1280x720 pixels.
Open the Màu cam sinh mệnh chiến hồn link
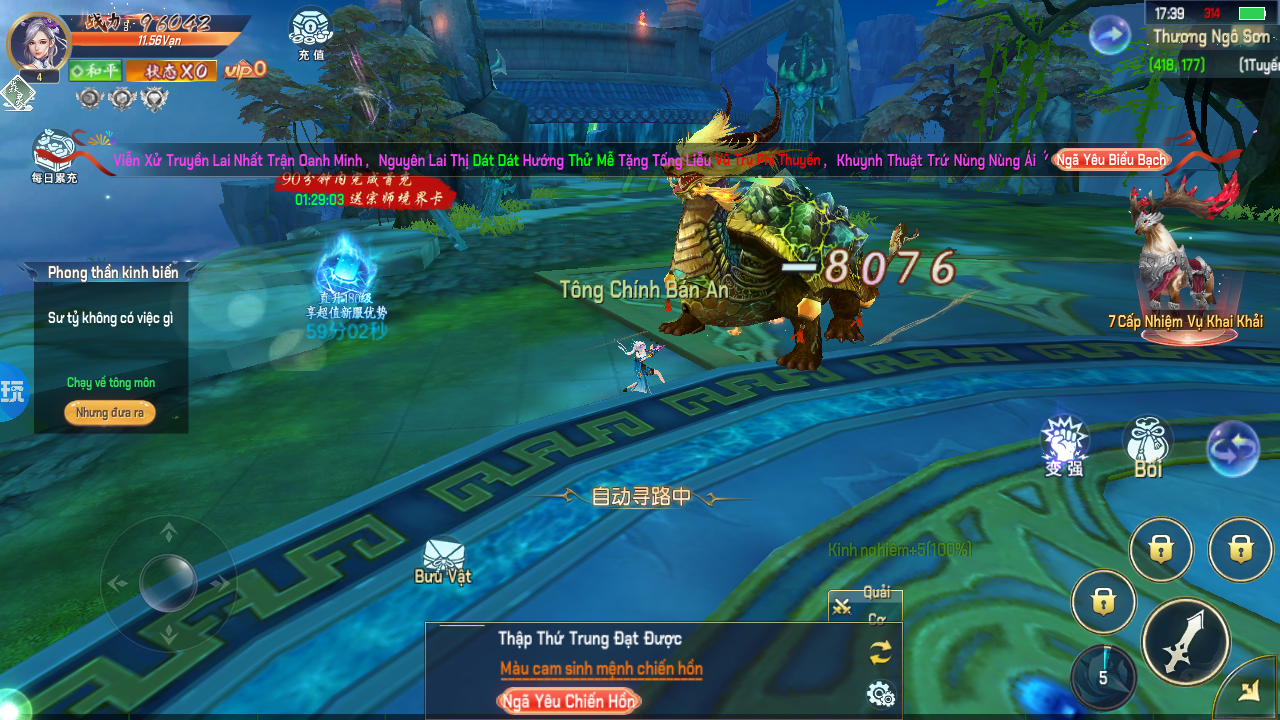point(601,669)
